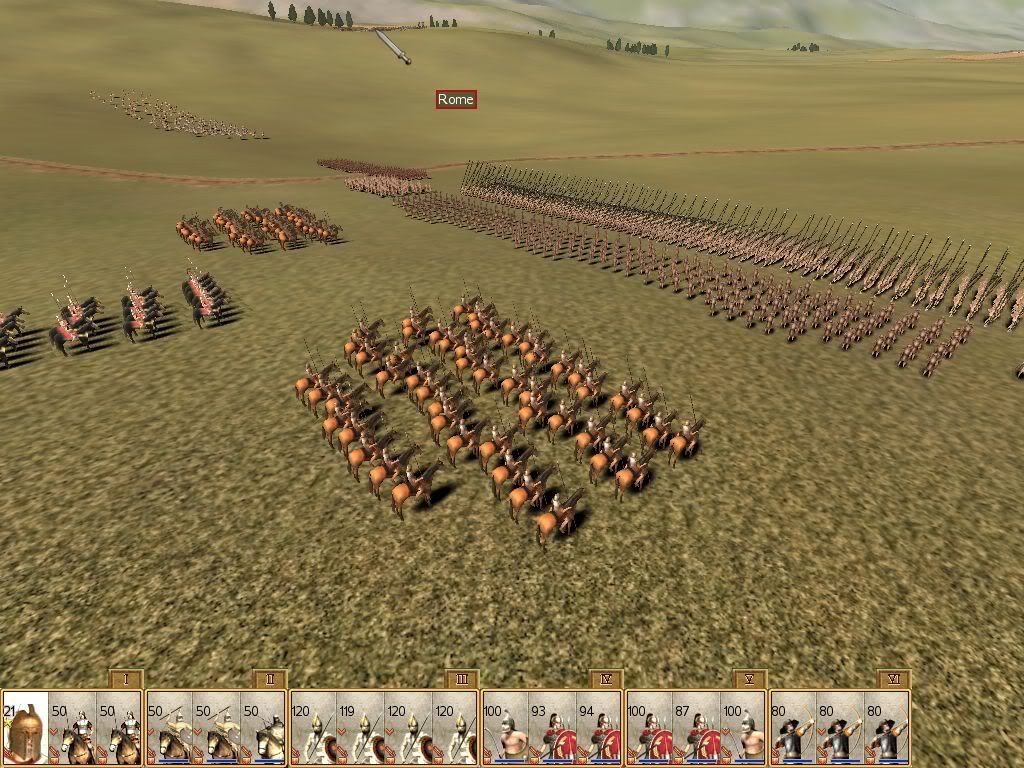
Task: Select group V tab
Action: click(750, 680)
